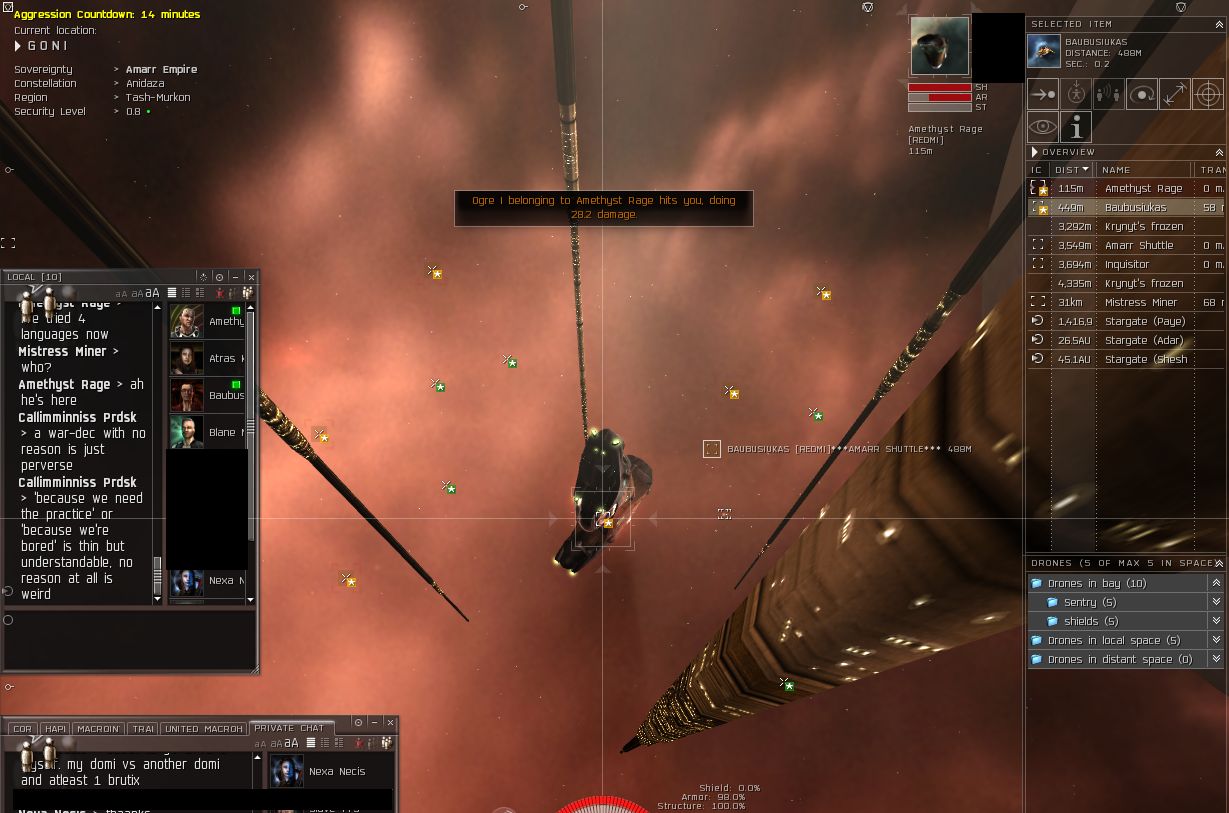Activate the orbit icon in Selected Item
The image size is (1229, 813).
(x=1142, y=95)
